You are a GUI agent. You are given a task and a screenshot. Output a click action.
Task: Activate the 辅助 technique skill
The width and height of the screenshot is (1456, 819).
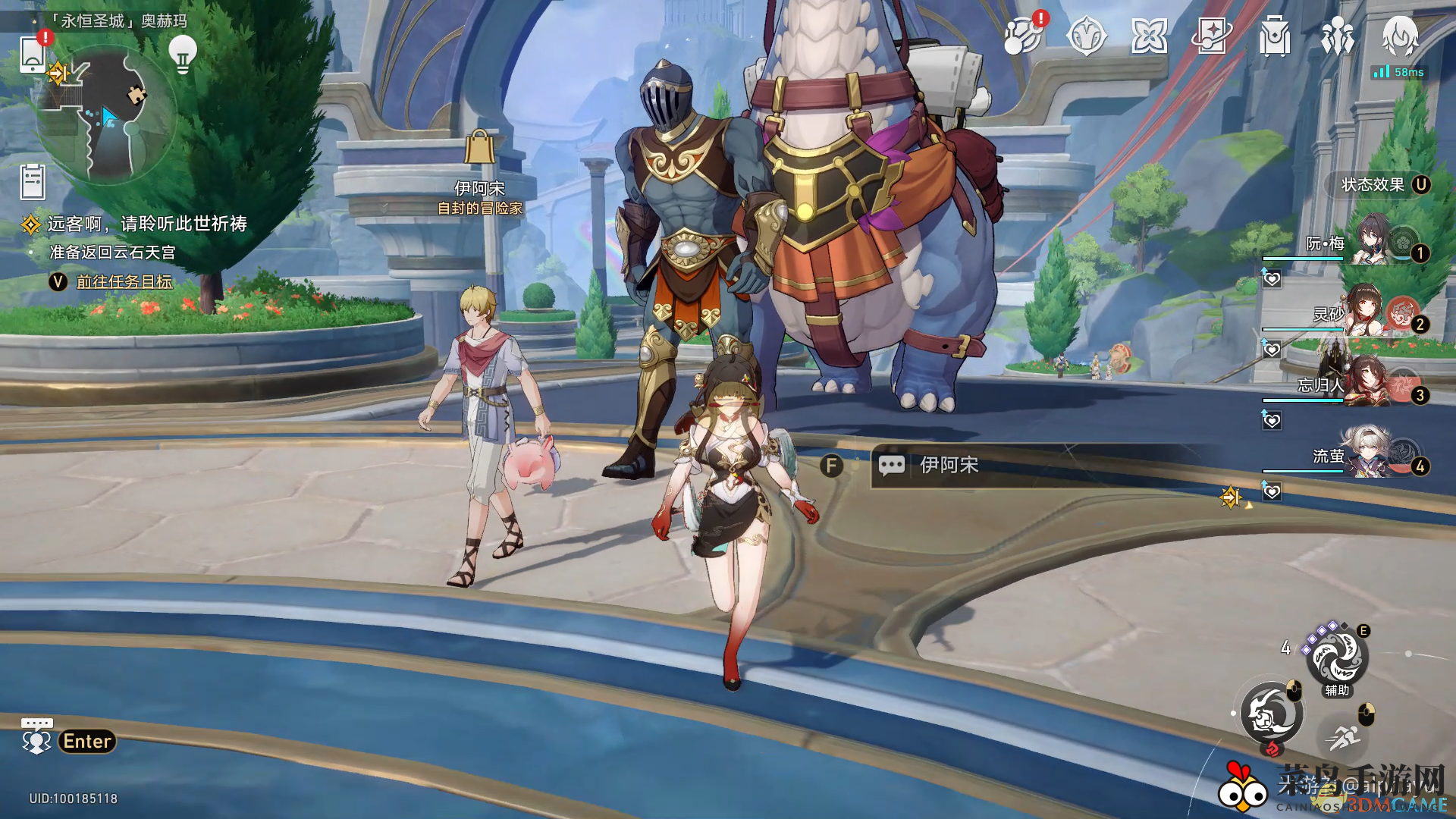click(1337, 657)
